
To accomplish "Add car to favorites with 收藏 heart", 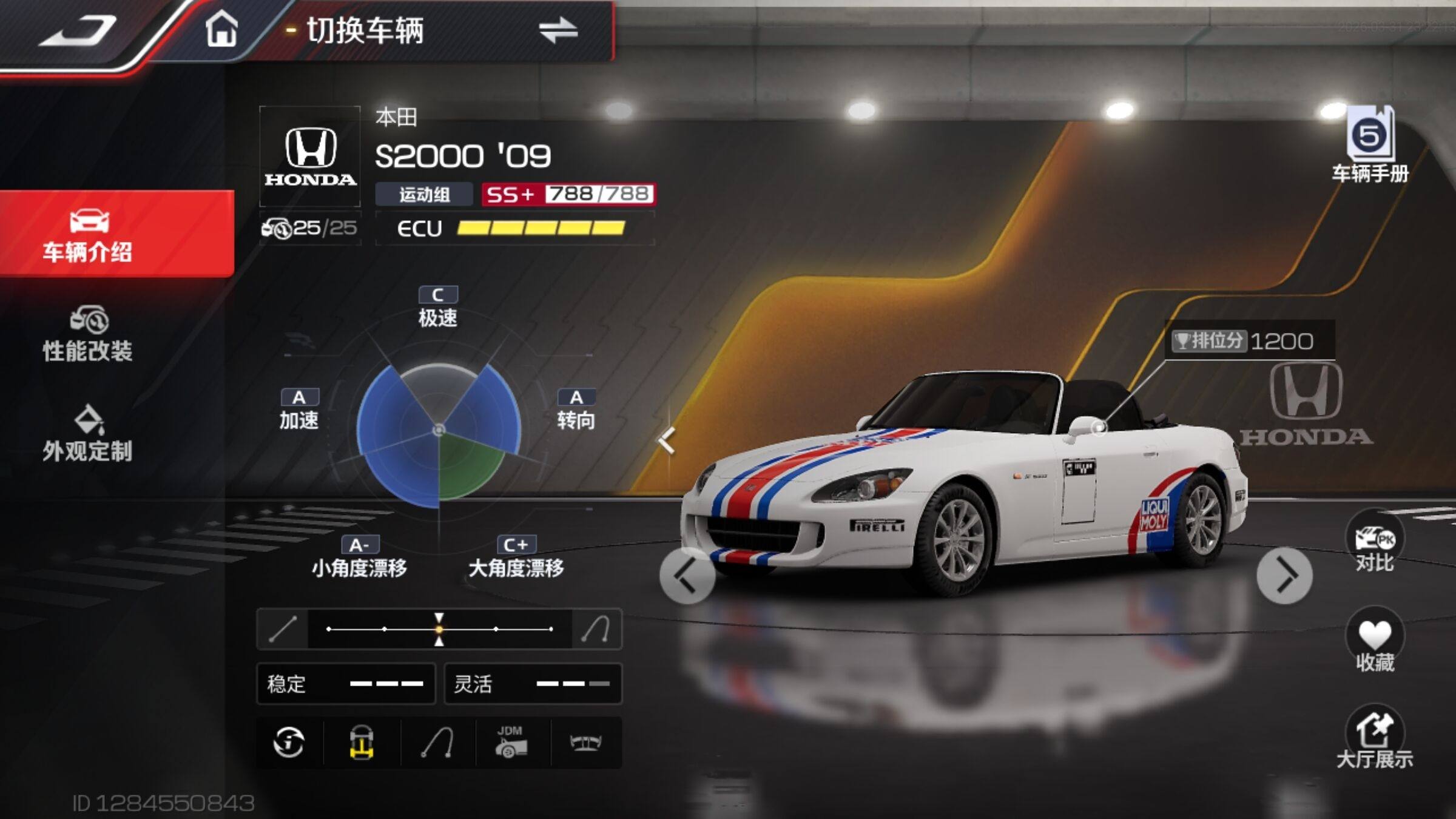I will (x=1374, y=642).
